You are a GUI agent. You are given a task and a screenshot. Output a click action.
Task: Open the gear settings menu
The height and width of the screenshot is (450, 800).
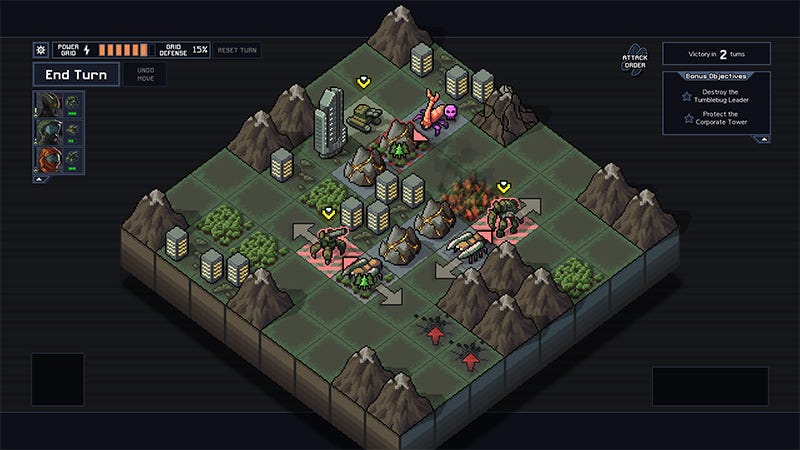(x=40, y=49)
